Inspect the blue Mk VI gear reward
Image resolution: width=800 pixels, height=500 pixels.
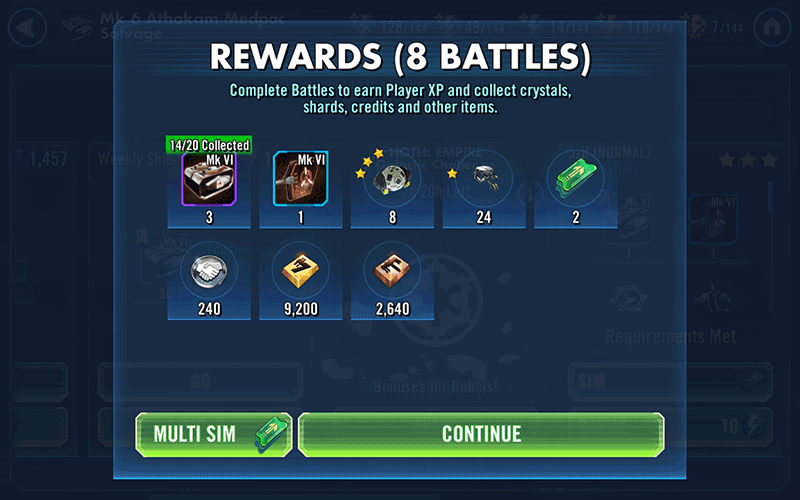coord(301,179)
